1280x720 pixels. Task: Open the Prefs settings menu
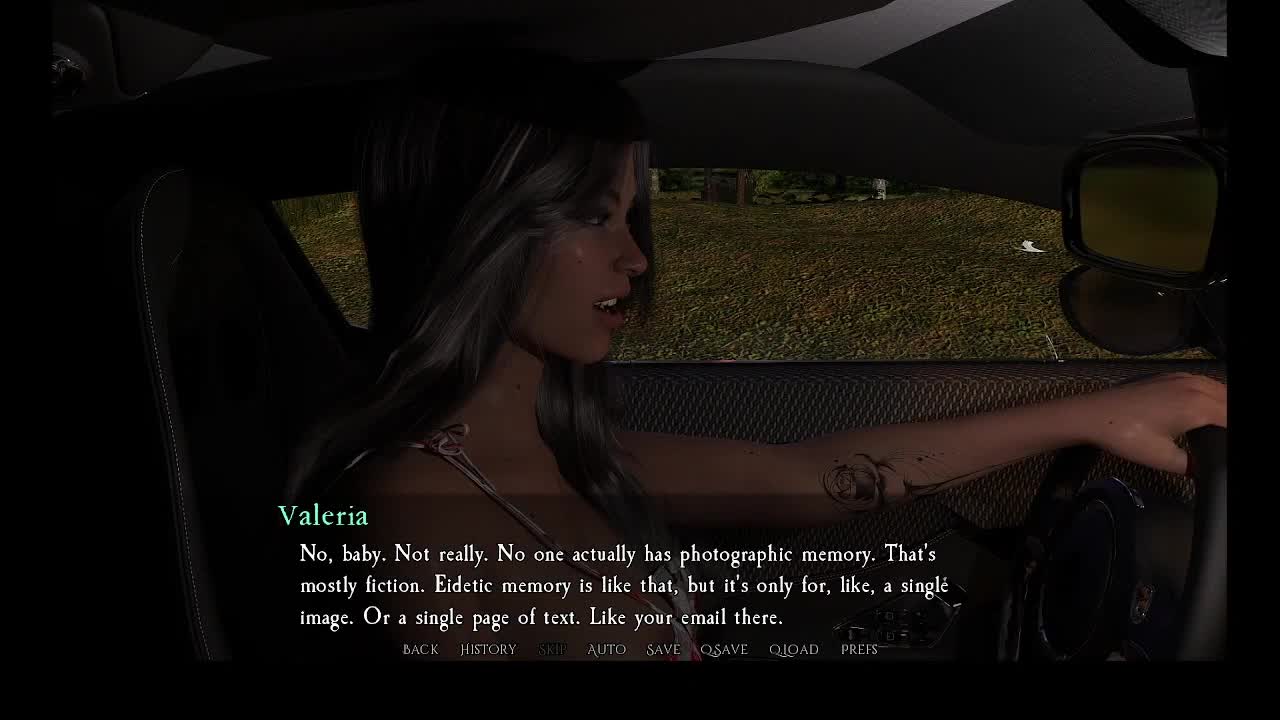click(859, 650)
